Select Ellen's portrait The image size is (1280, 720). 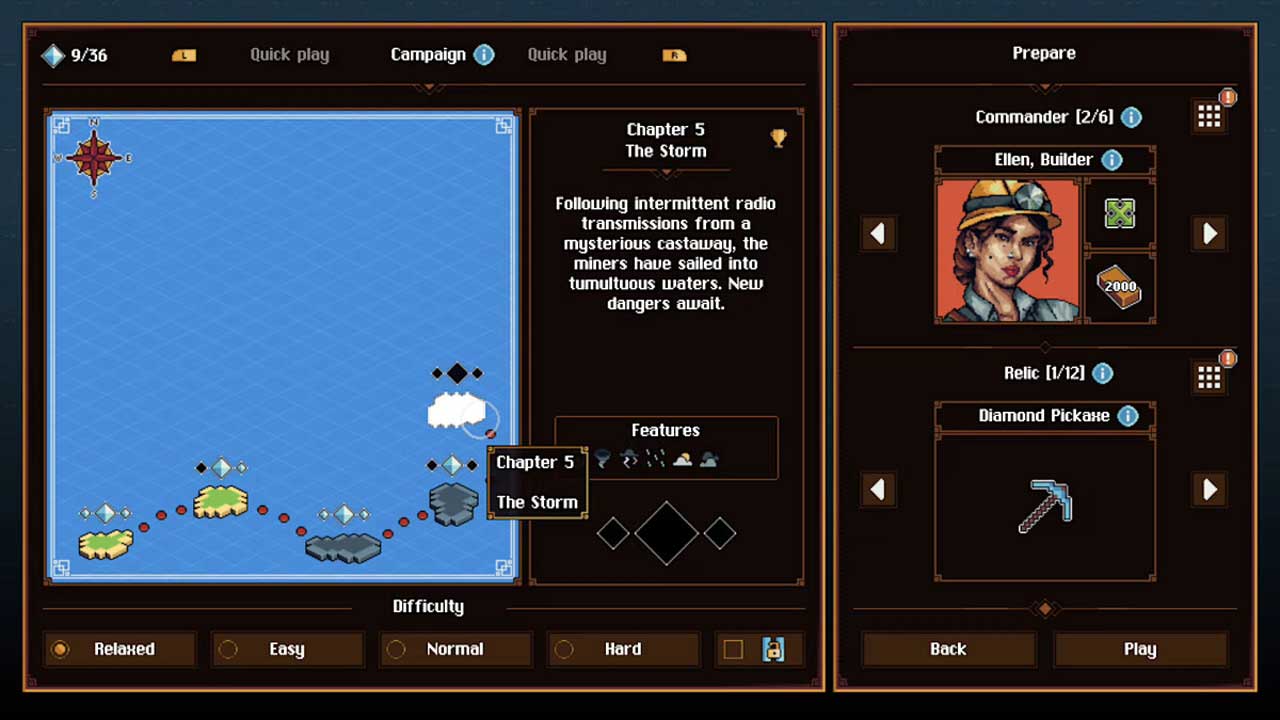pos(1008,250)
